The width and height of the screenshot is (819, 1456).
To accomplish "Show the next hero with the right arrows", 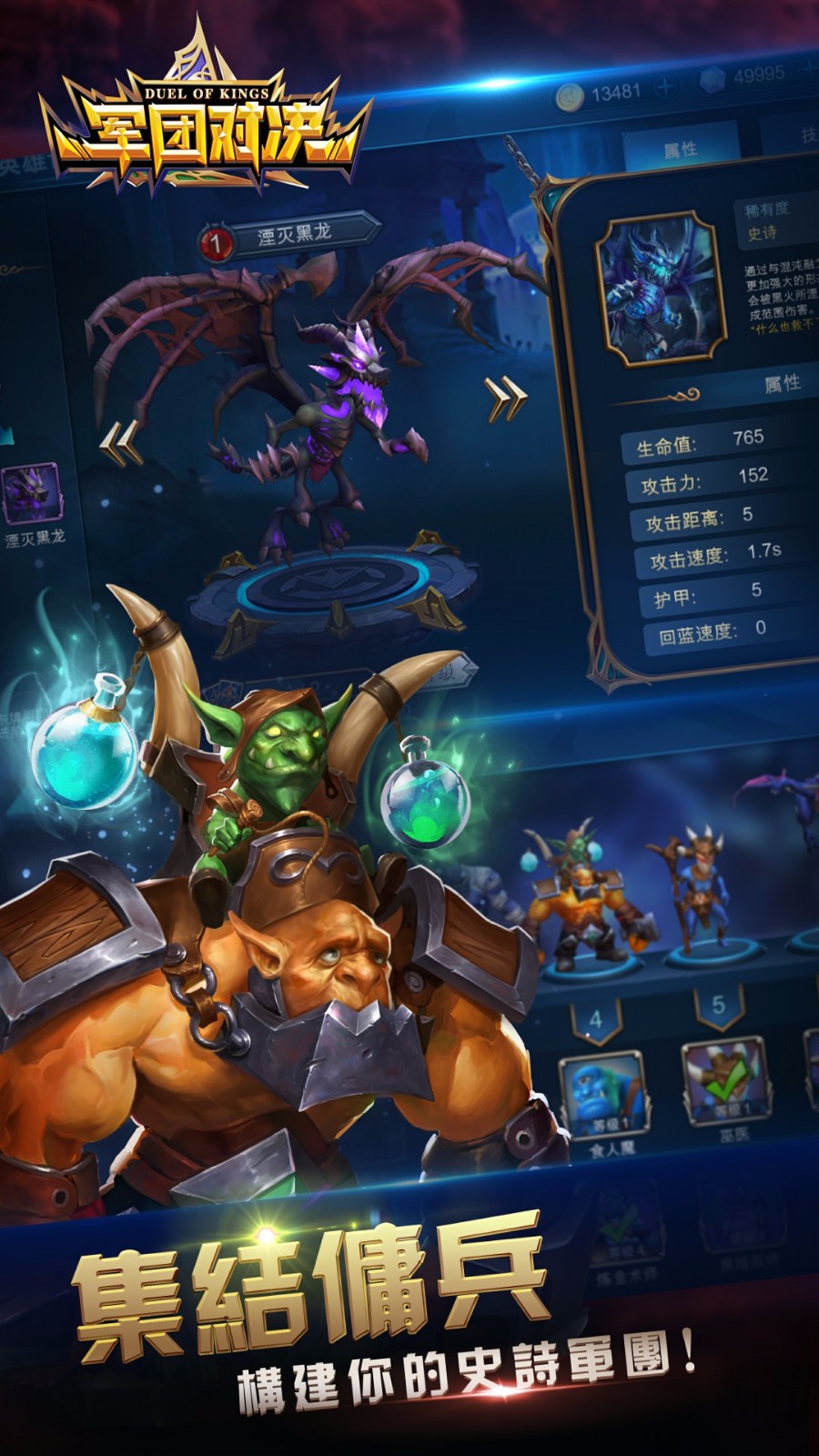I will click(506, 398).
